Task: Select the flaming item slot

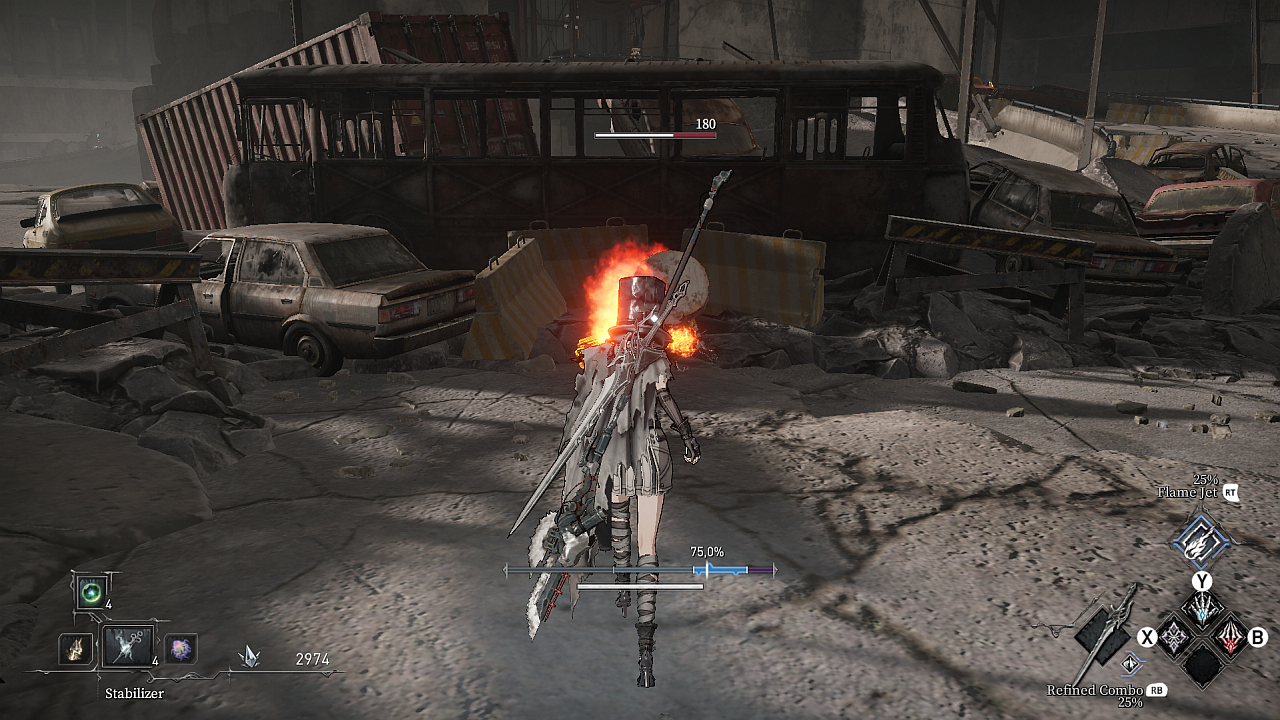Action: click(75, 649)
